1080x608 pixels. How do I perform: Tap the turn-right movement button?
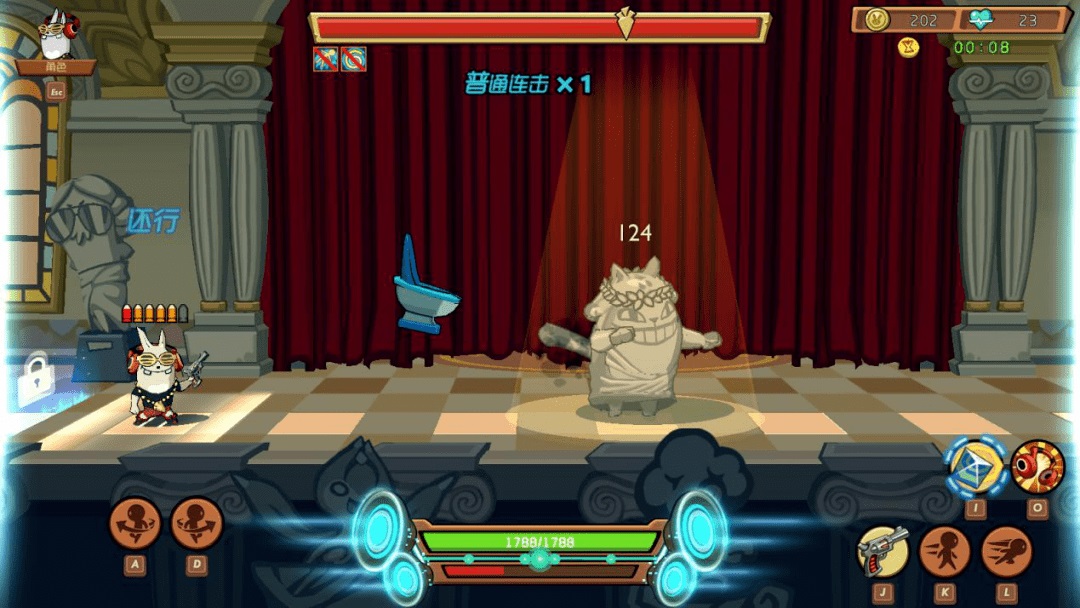196,523
